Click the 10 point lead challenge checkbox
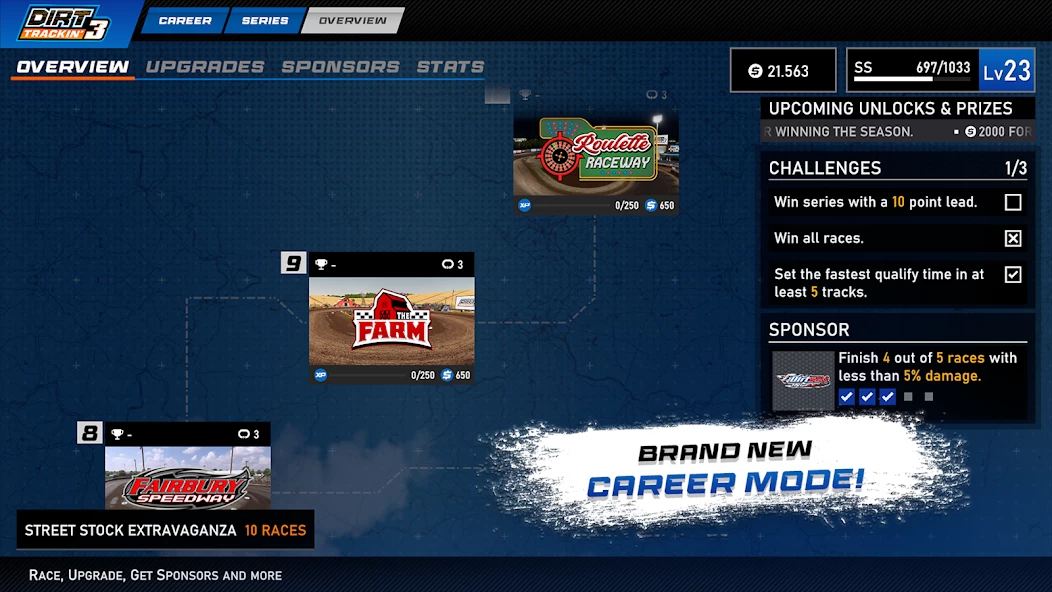 click(x=1013, y=203)
